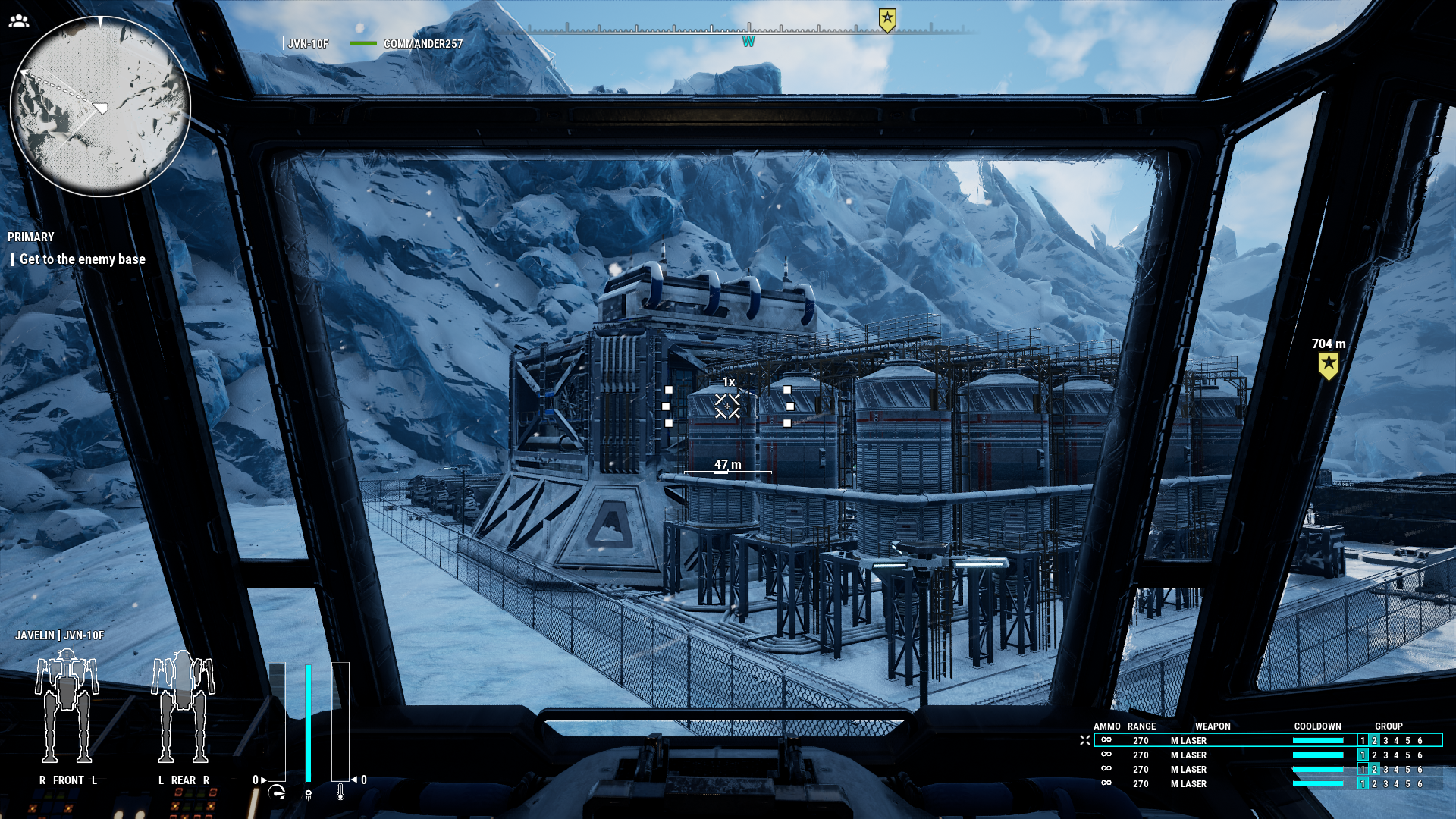Click the rear armor mech diagram
This screenshot has height=819, width=1456.
[x=183, y=708]
